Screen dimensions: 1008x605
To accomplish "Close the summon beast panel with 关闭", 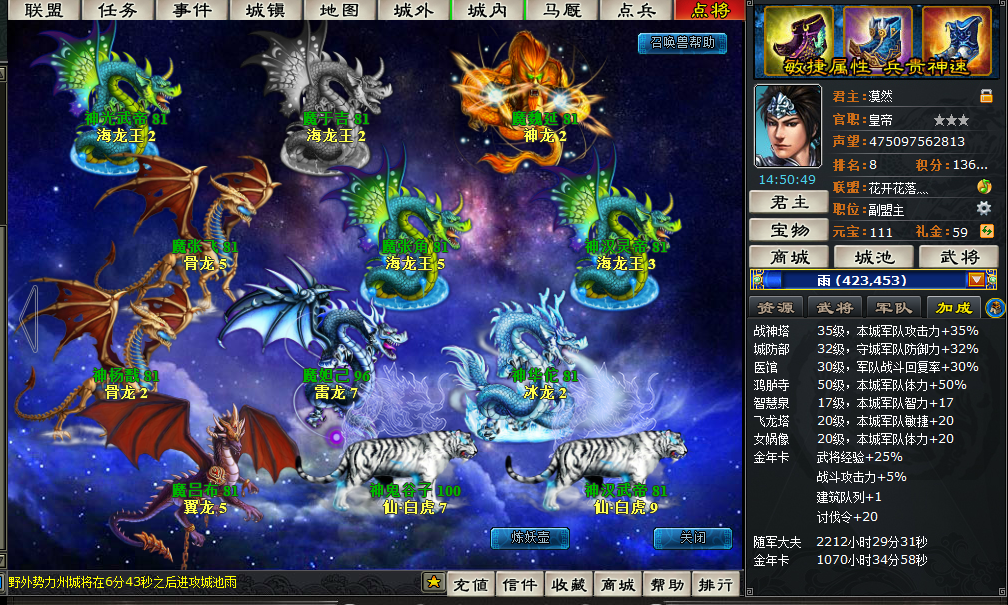I will pyautogui.click(x=692, y=538).
